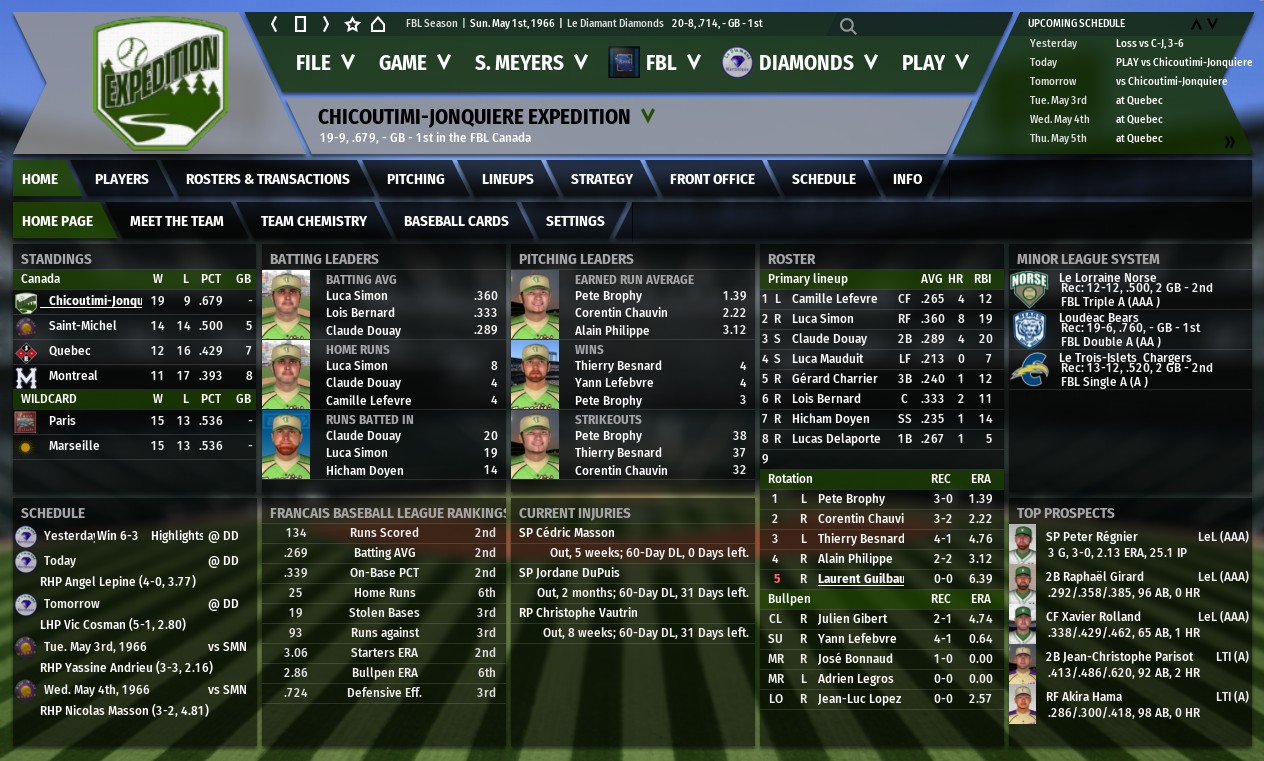The width and height of the screenshot is (1264, 761).
Task: Switch to the PLAYERS tab
Action: [x=122, y=179]
